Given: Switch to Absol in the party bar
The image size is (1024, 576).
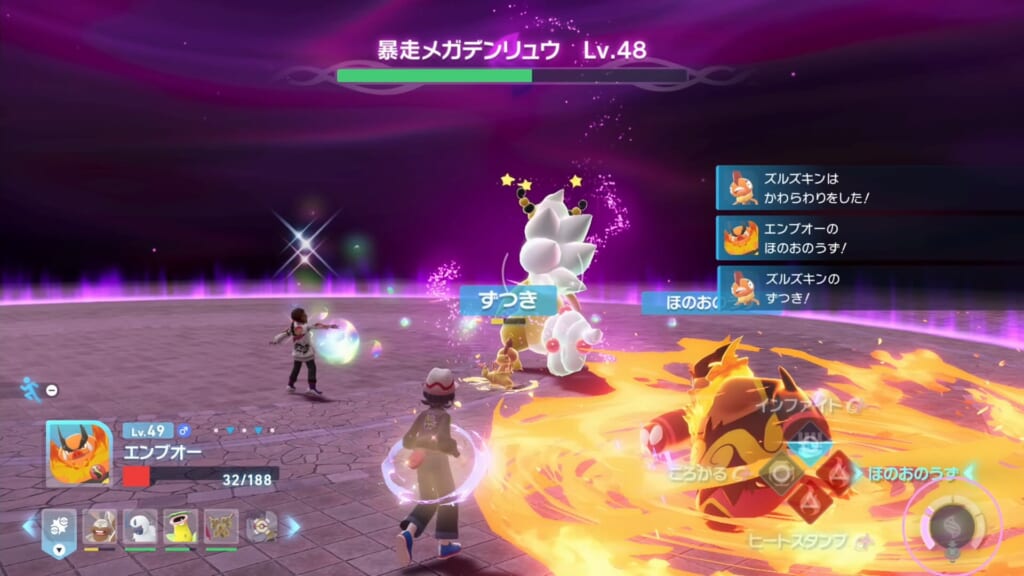Looking at the screenshot, I should pyautogui.click(x=140, y=526).
